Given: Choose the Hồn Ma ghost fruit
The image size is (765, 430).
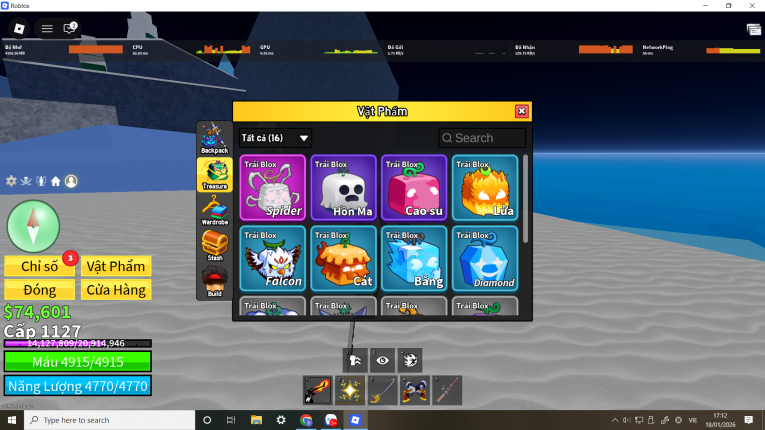Looking at the screenshot, I should (x=343, y=187).
